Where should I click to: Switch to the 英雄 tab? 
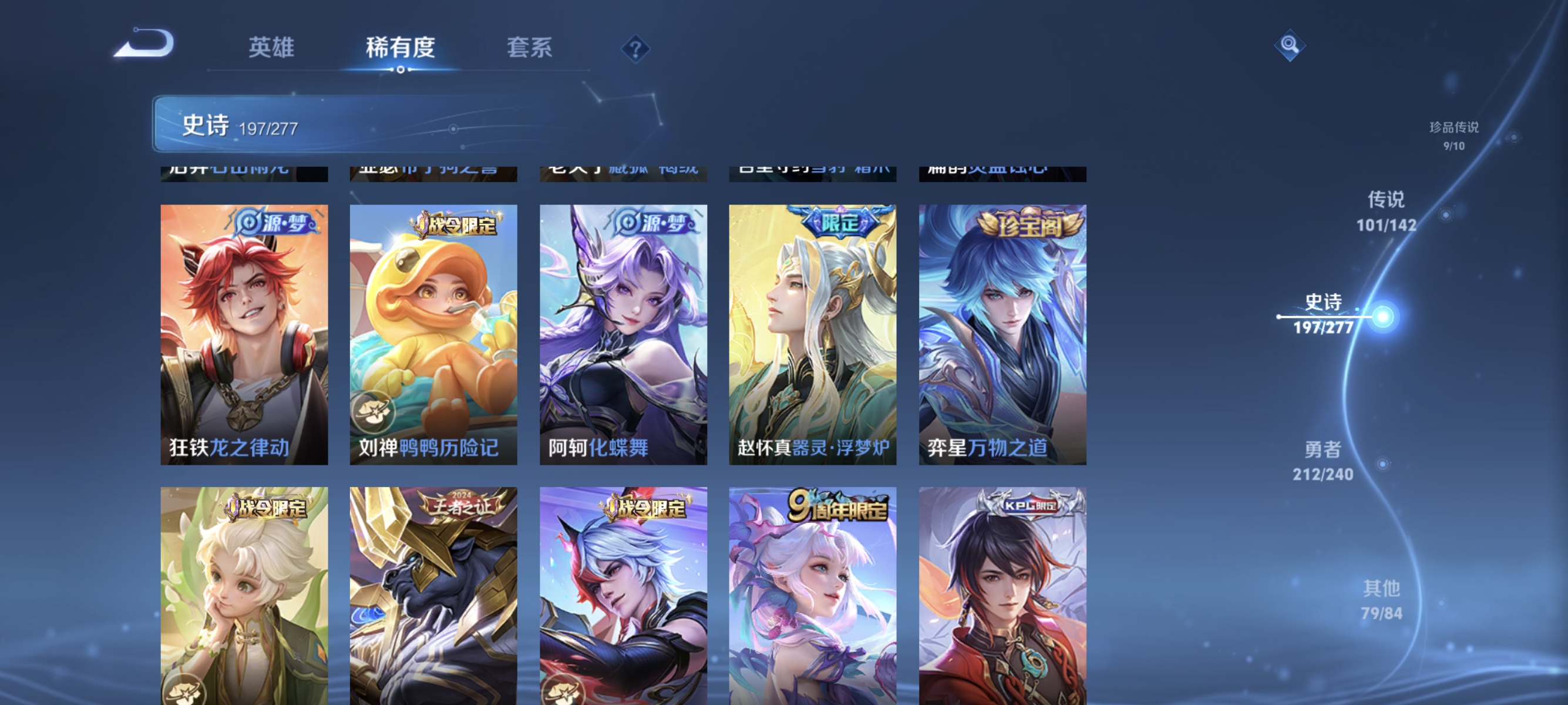point(271,48)
